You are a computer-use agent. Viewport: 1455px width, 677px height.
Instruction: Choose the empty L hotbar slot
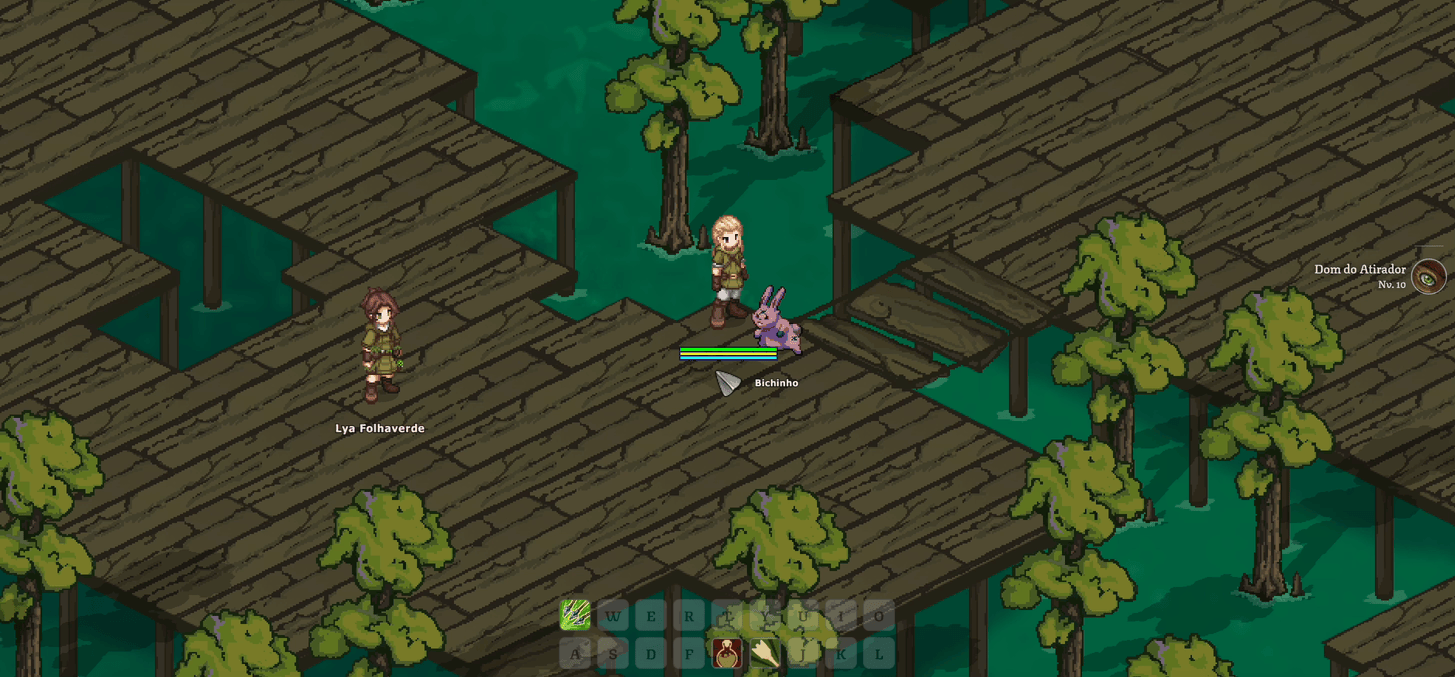coord(879,654)
